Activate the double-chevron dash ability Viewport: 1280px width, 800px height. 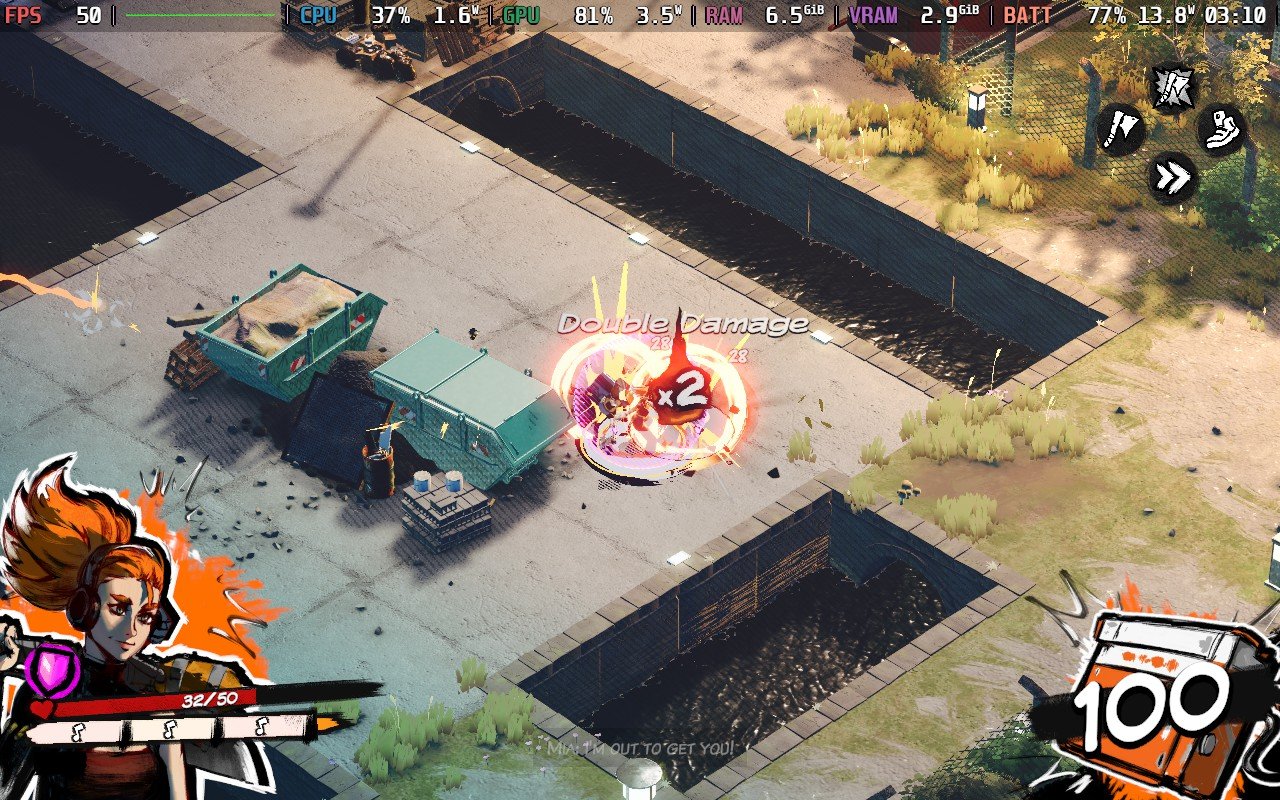[1172, 179]
